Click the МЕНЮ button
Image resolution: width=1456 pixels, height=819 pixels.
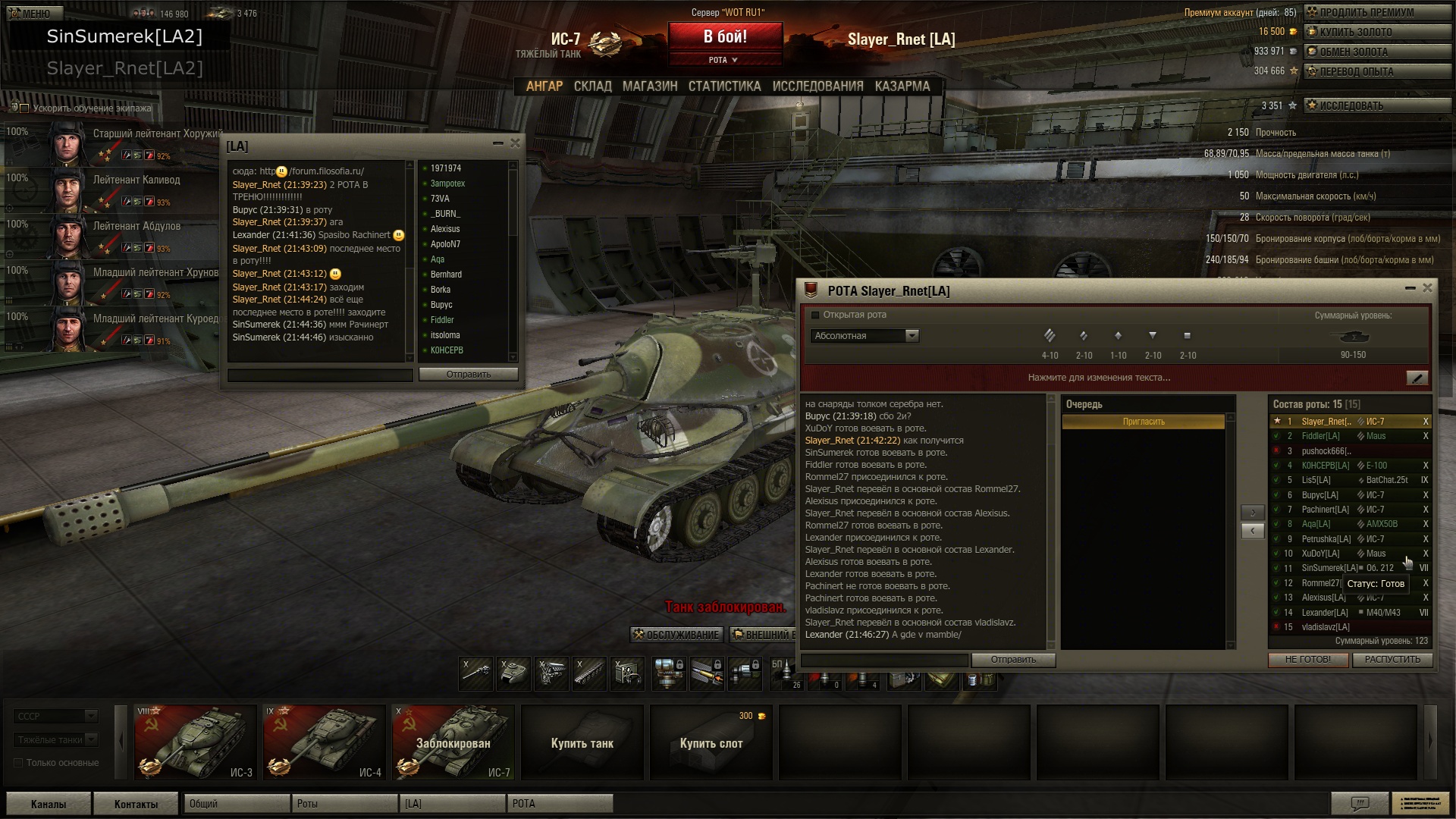30,13
